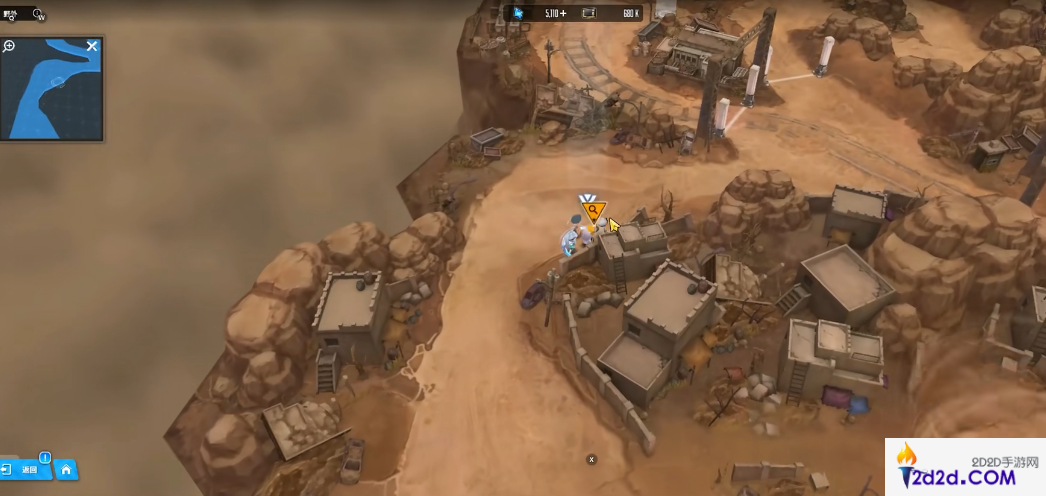Add more crystals with the plus button
Image resolution: width=1046 pixels, height=496 pixels.
pos(563,13)
